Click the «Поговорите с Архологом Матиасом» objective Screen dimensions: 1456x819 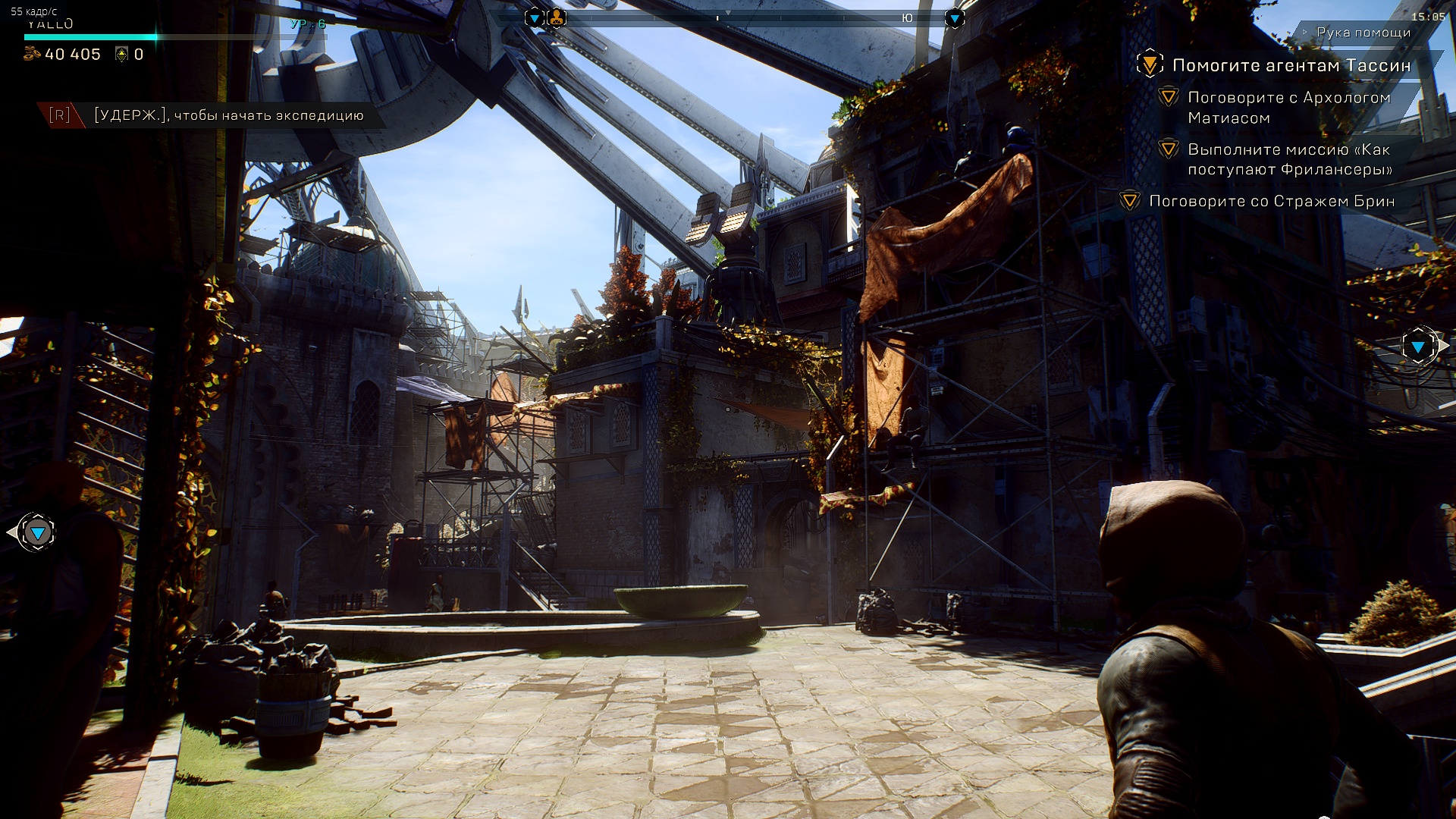1288,108
